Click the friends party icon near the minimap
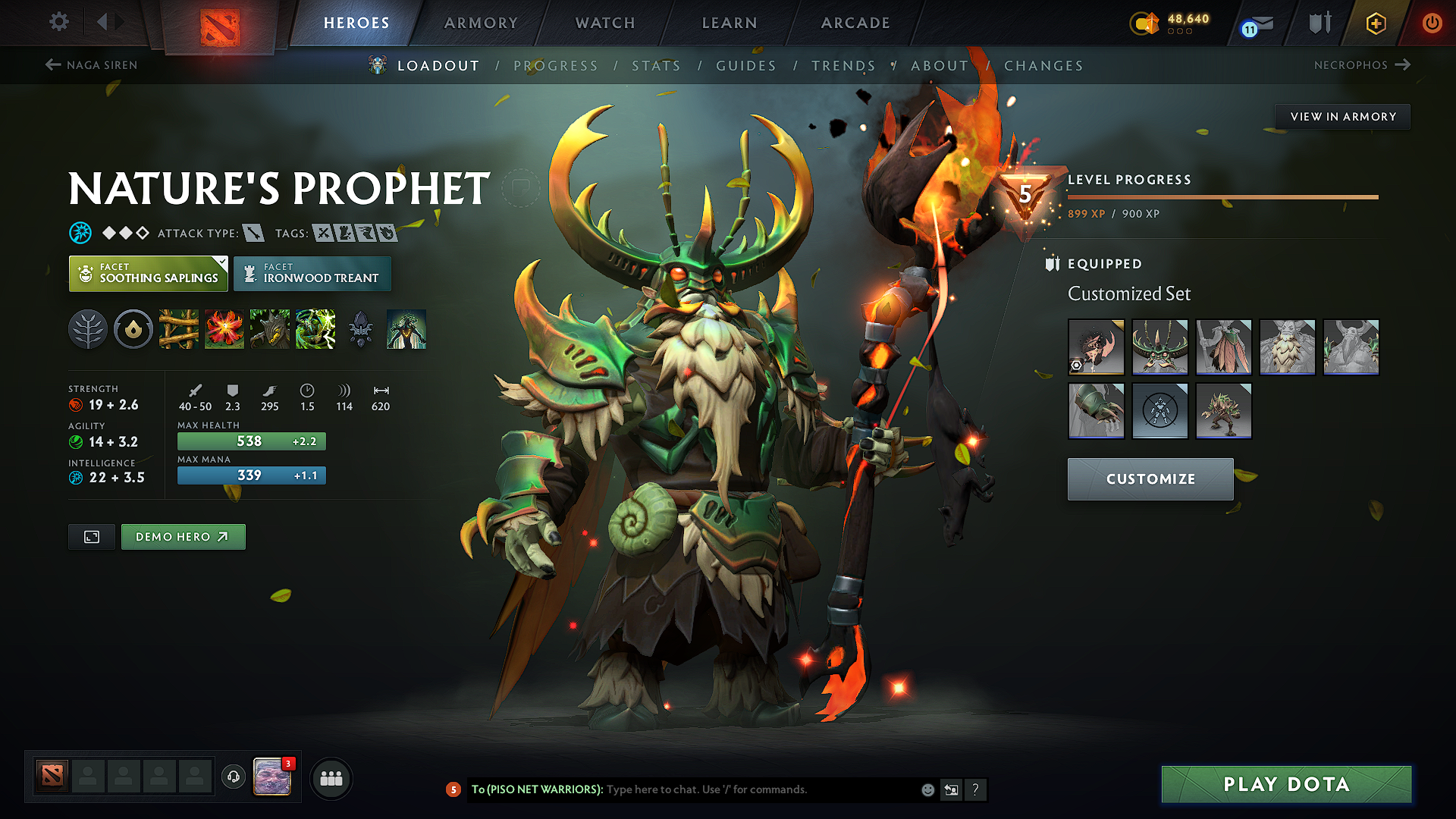1456x819 pixels. pyautogui.click(x=331, y=778)
